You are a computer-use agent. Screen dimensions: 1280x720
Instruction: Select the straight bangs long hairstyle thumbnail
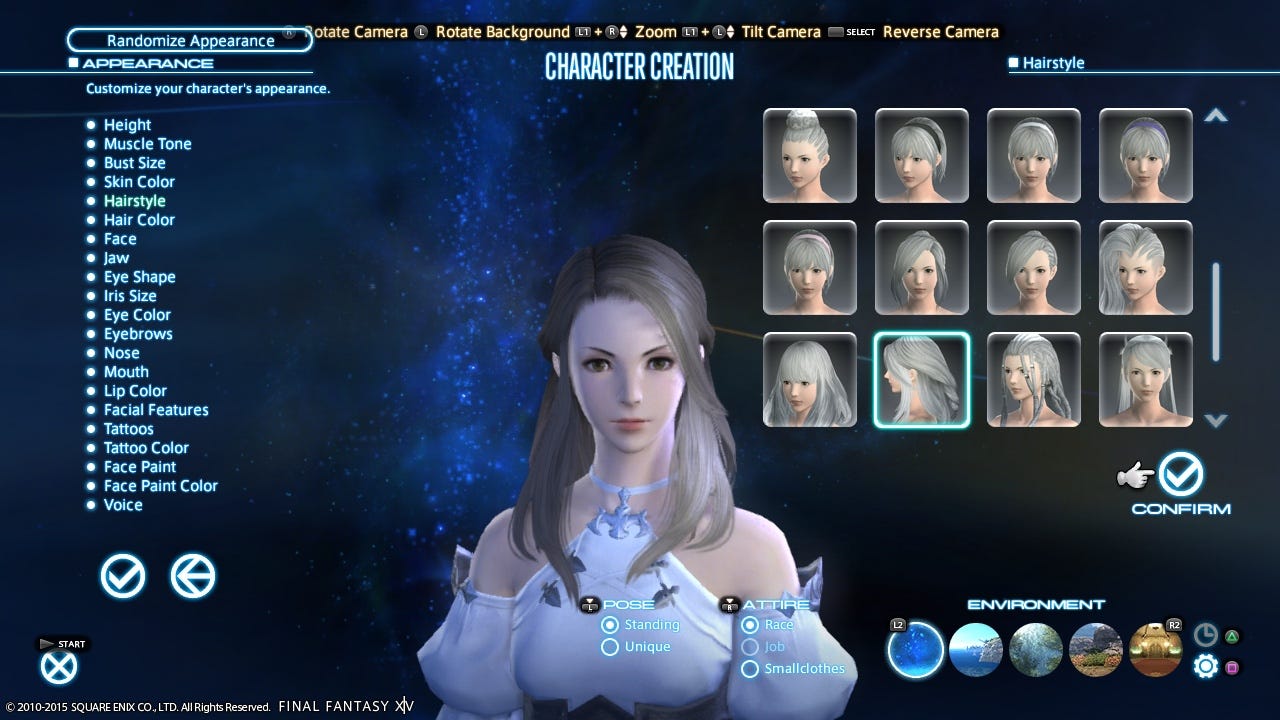click(810, 380)
